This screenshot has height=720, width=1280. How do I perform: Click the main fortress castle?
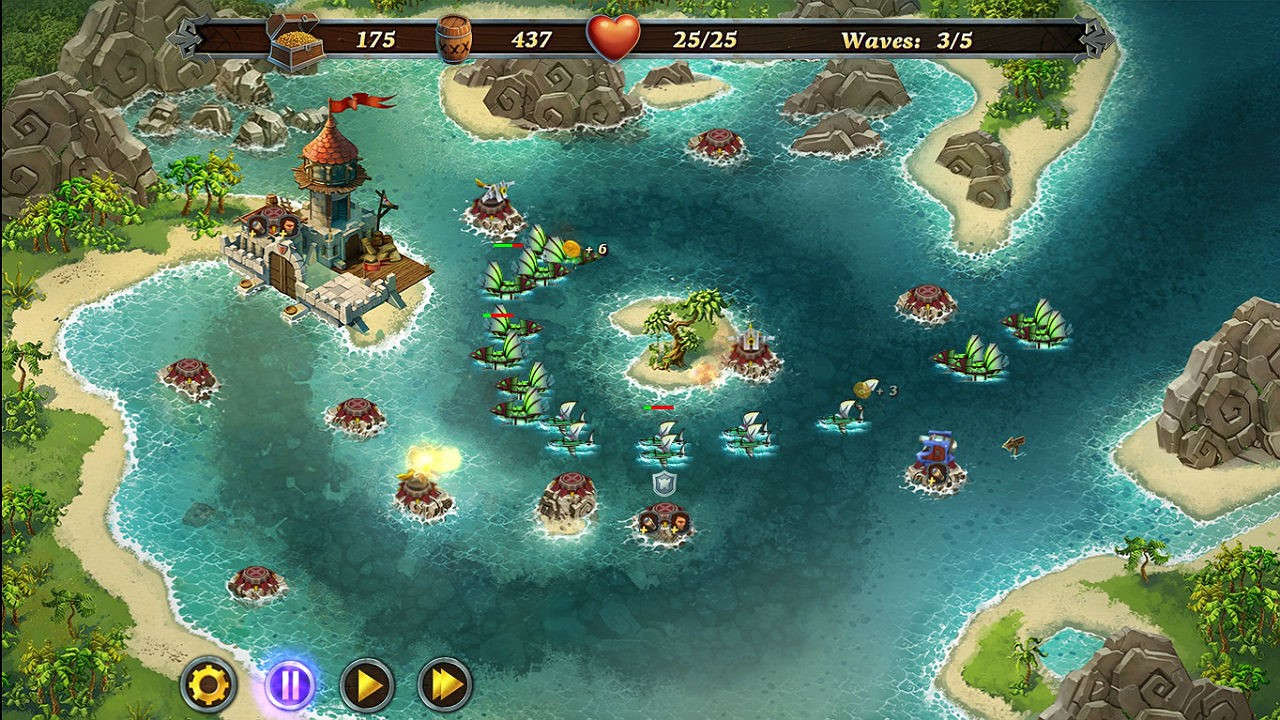click(300, 240)
